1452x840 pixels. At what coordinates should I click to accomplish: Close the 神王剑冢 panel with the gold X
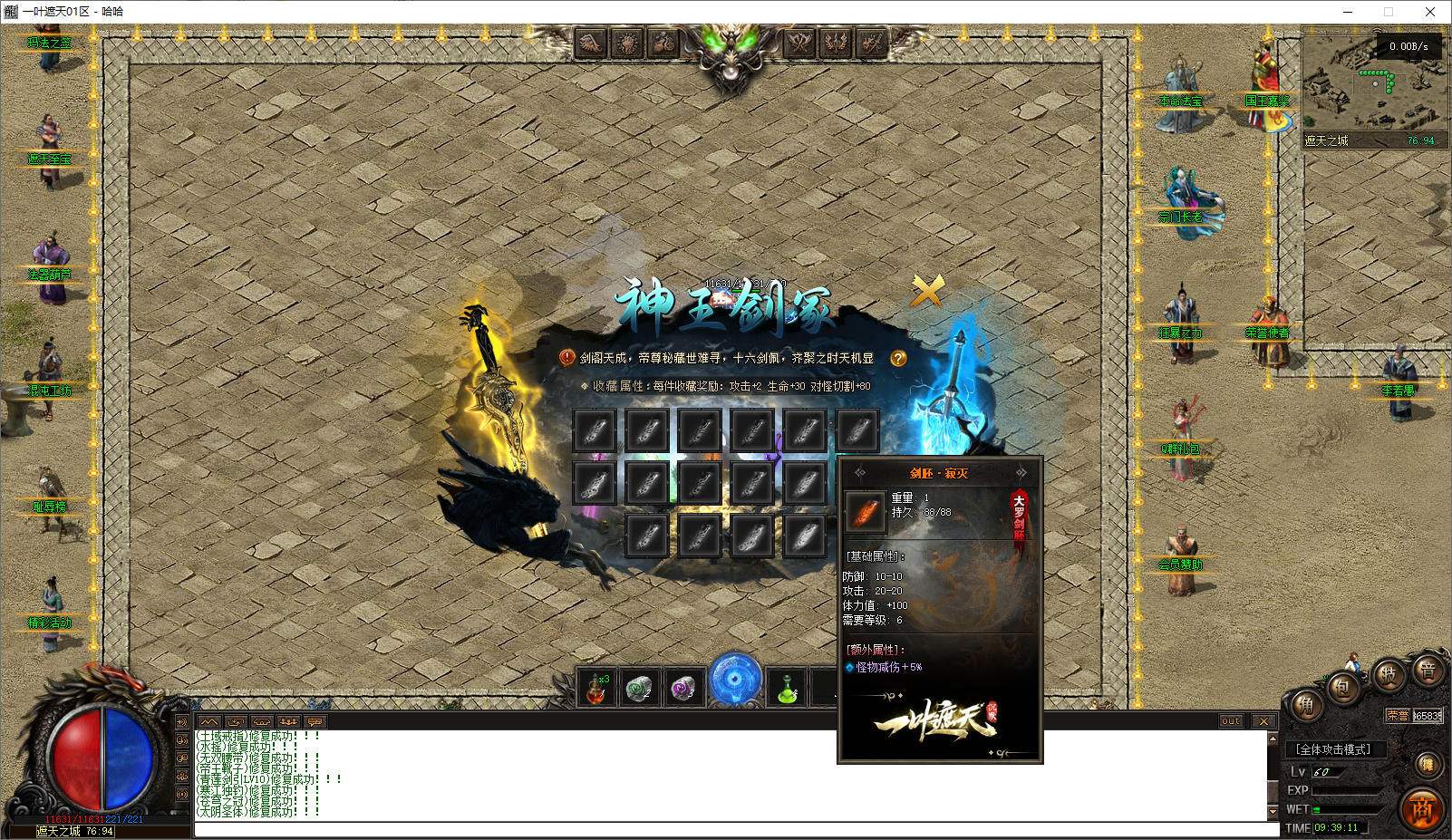tap(927, 291)
